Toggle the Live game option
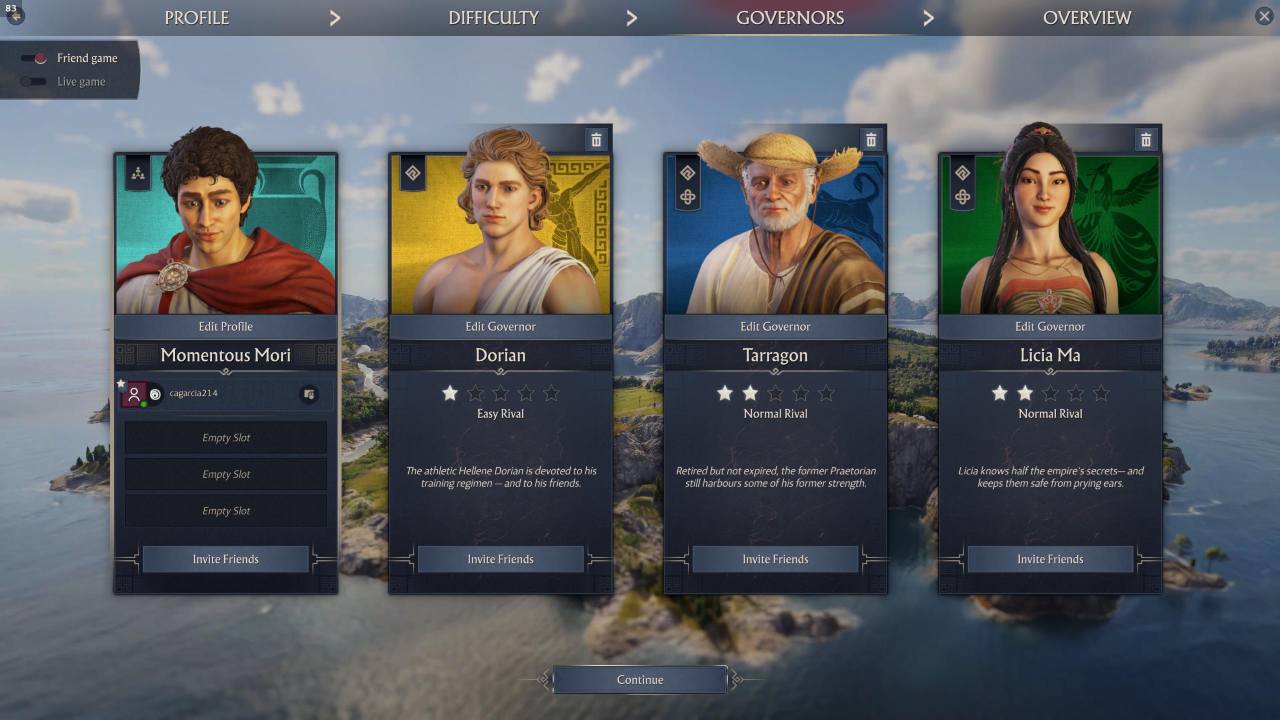 tap(36, 82)
